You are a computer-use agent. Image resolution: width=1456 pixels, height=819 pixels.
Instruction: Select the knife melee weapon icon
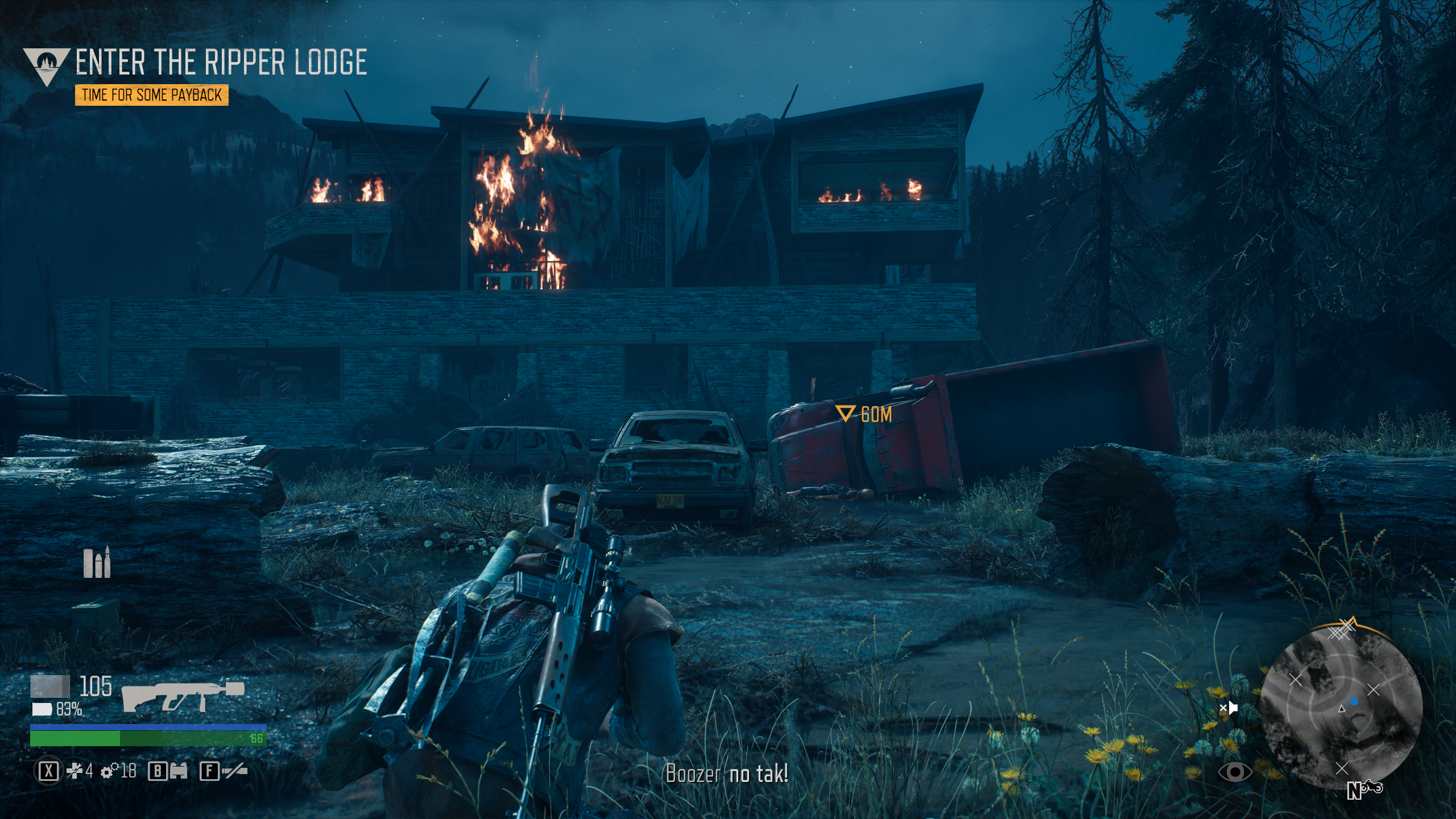tap(234, 771)
